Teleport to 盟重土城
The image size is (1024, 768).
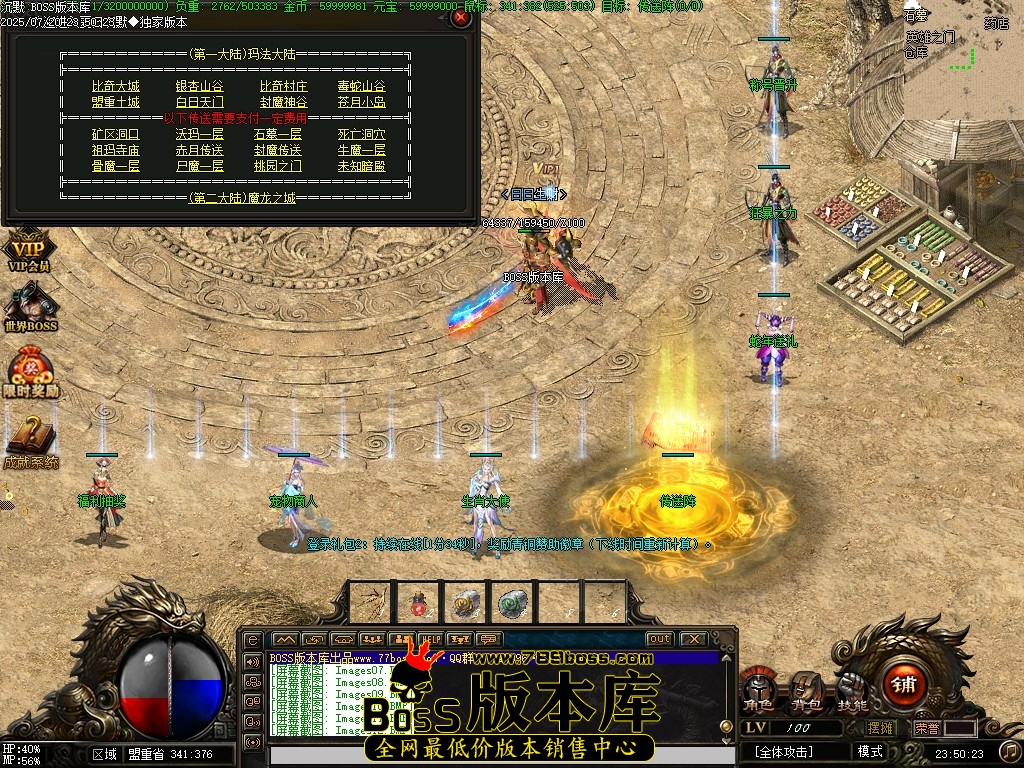115,102
